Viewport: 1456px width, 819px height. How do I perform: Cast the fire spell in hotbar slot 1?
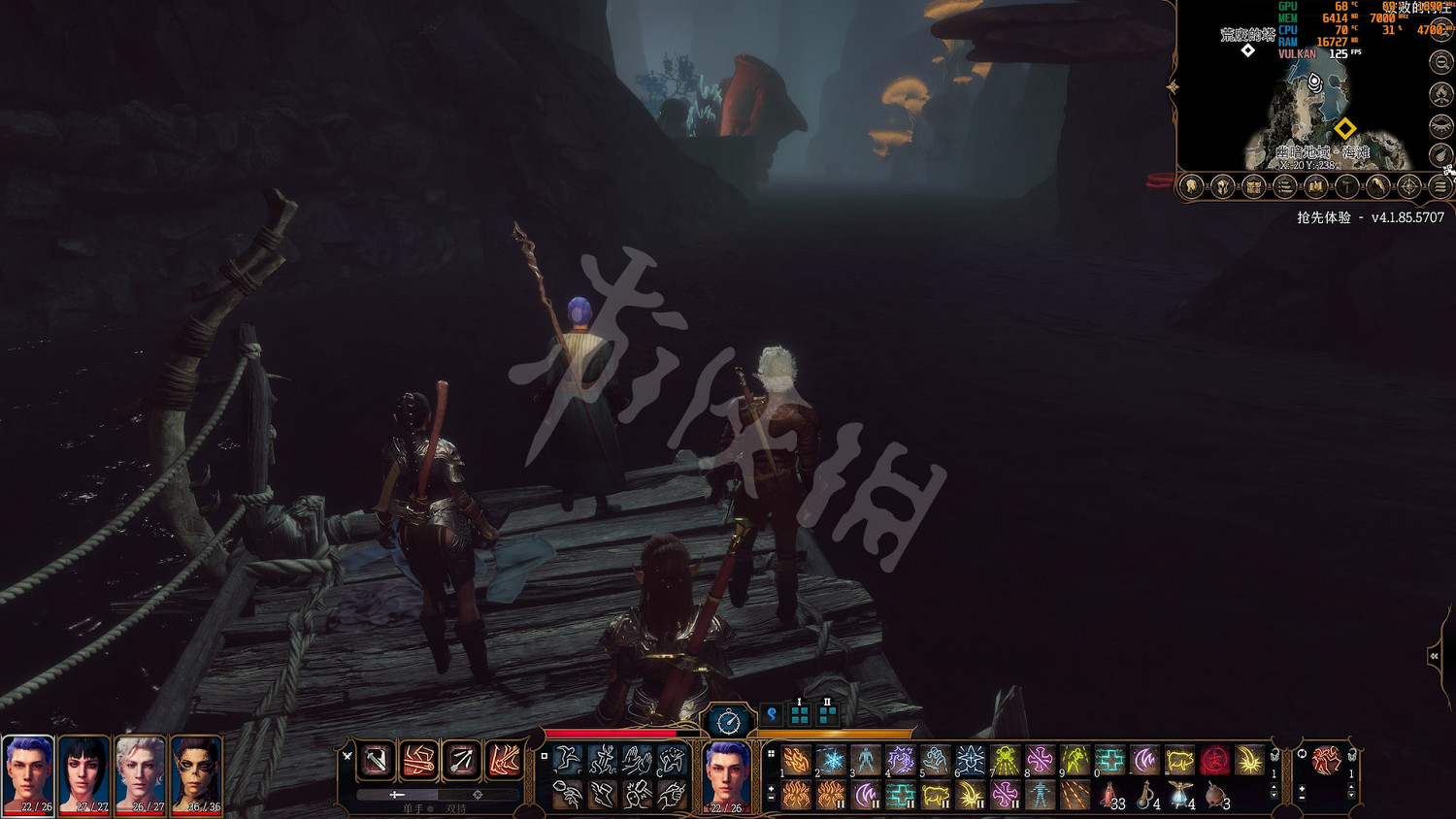pos(797,759)
